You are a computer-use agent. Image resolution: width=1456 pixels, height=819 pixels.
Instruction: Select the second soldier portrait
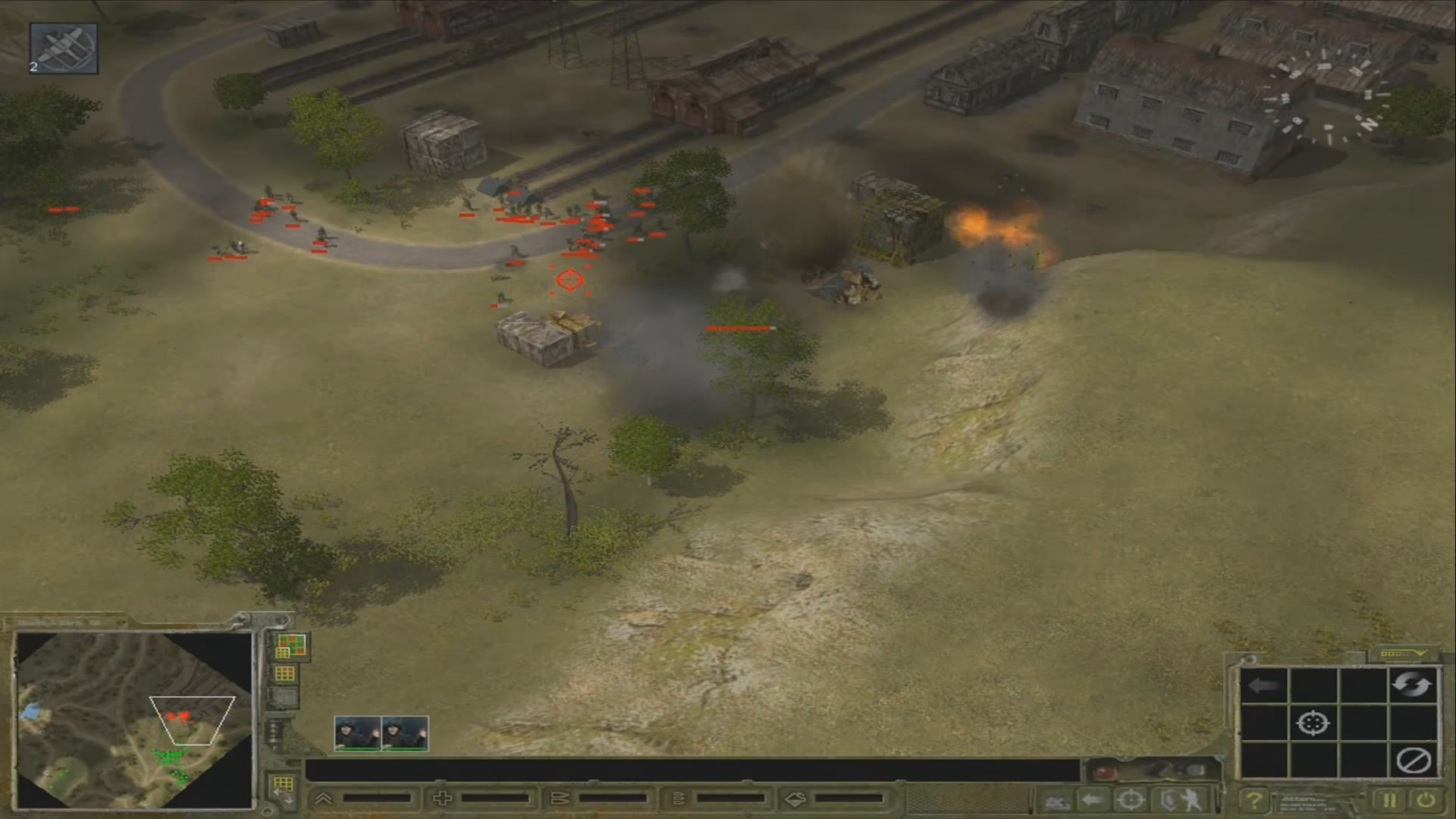(x=405, y=733)
